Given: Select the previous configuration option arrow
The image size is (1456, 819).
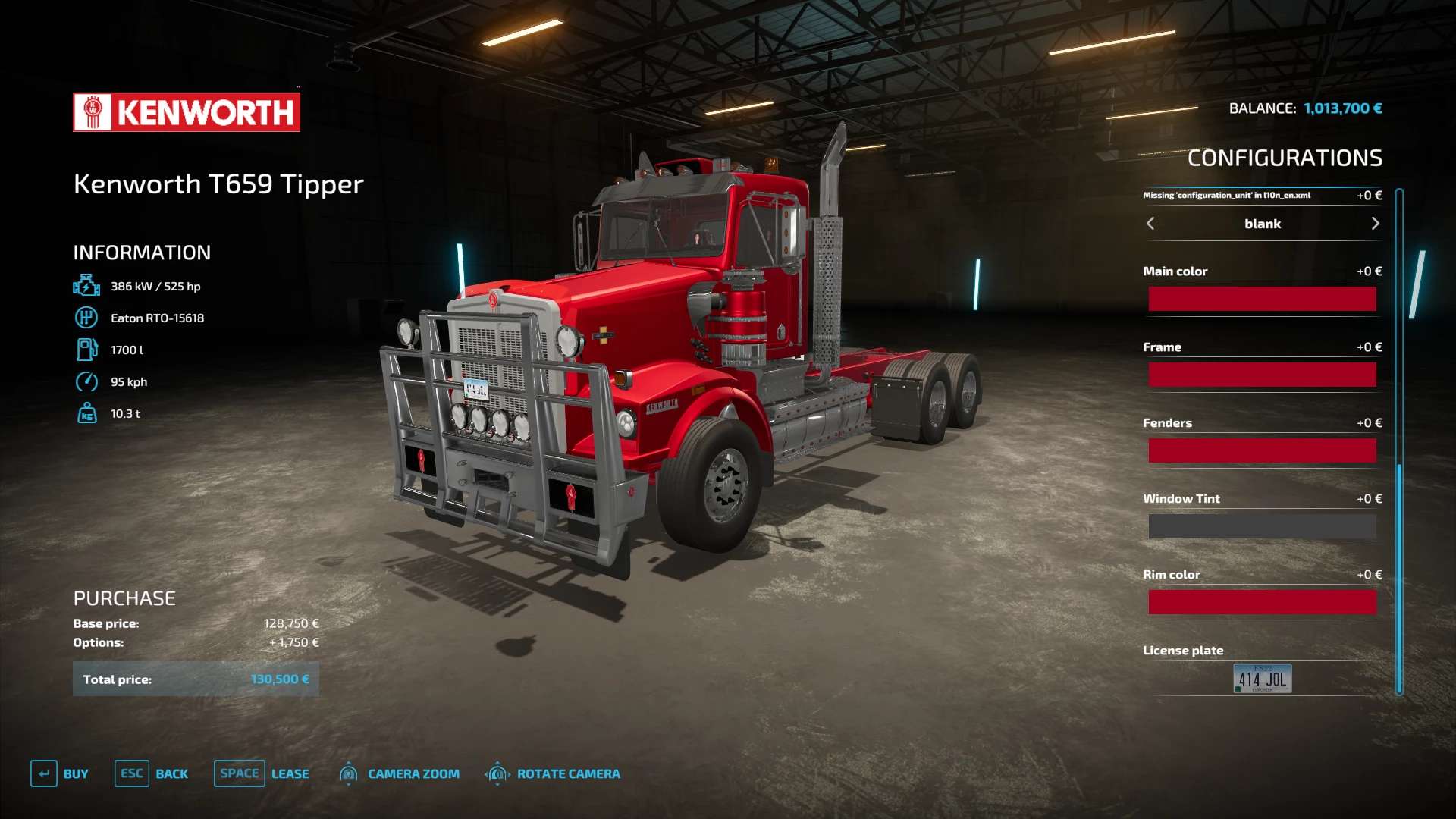Looking at the screenshot, I should (x=1150, y=224).
